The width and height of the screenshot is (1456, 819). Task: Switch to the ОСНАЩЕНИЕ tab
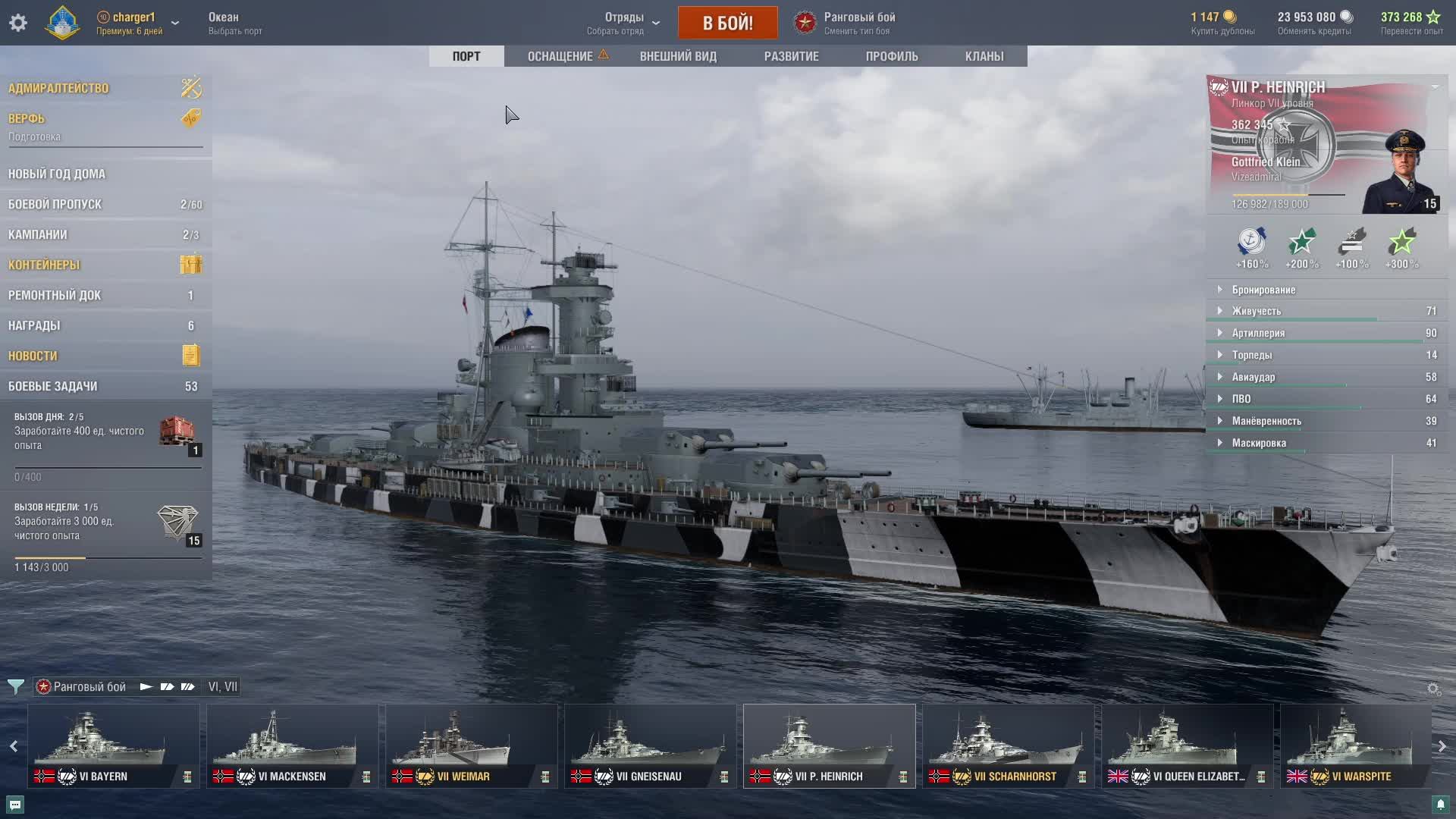tap(560, 56)
